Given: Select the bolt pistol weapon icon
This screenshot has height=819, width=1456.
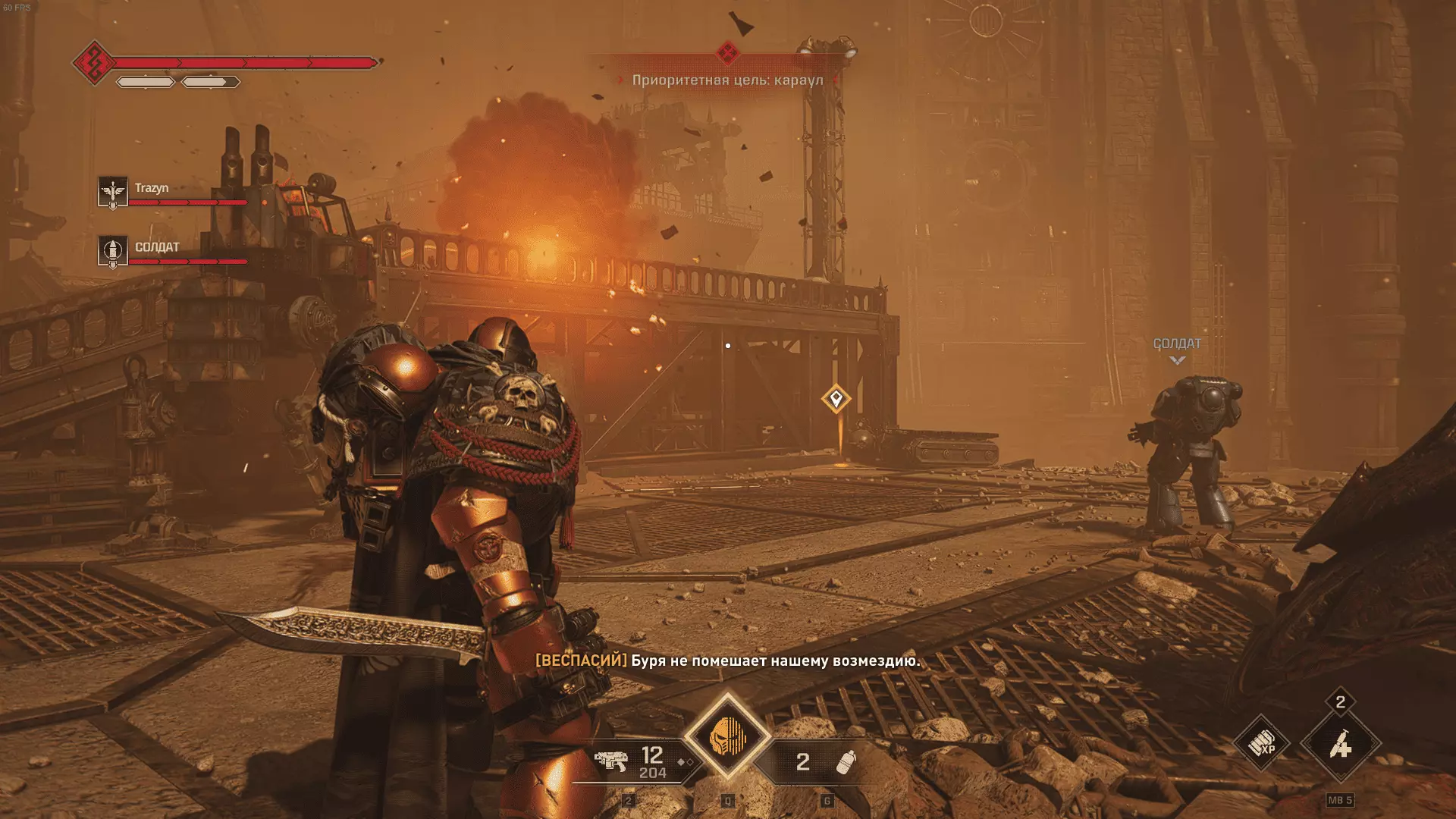Looking at the screenshot, I should (x=611, y=761).
